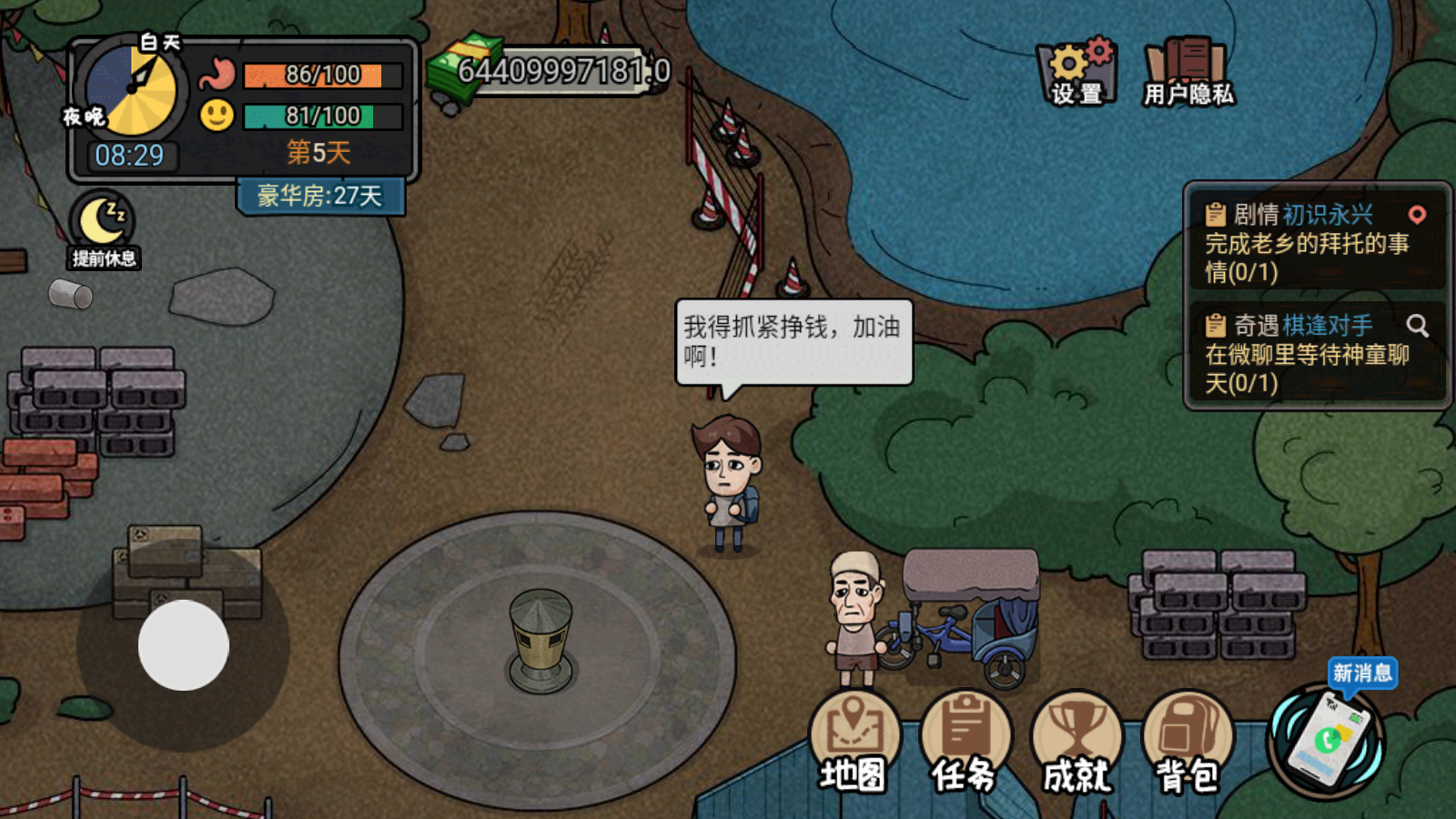Track the 初识永兴 story quest marker

pyautogui.click(x=1419, y=215)
